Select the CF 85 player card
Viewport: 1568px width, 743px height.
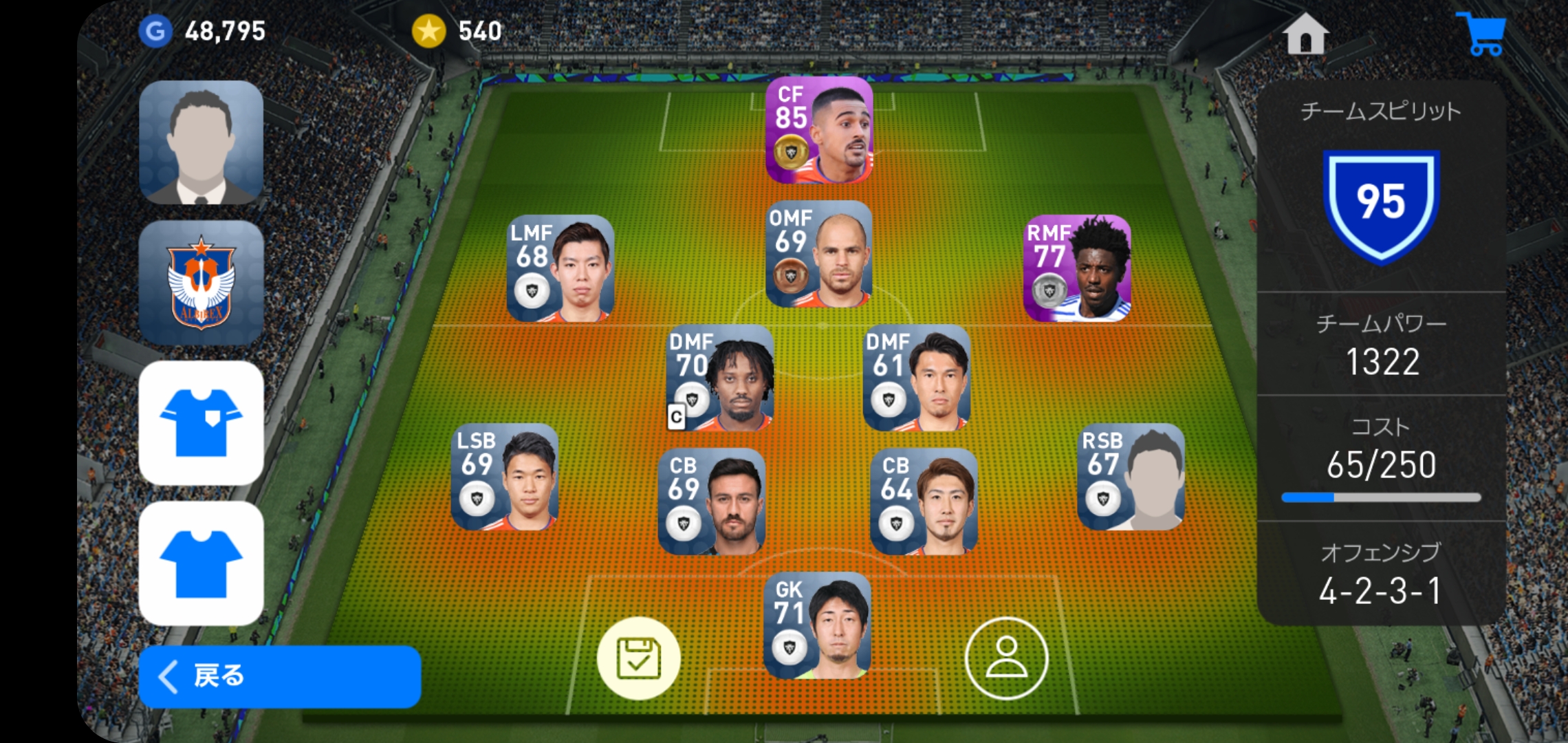click(819, 131)
